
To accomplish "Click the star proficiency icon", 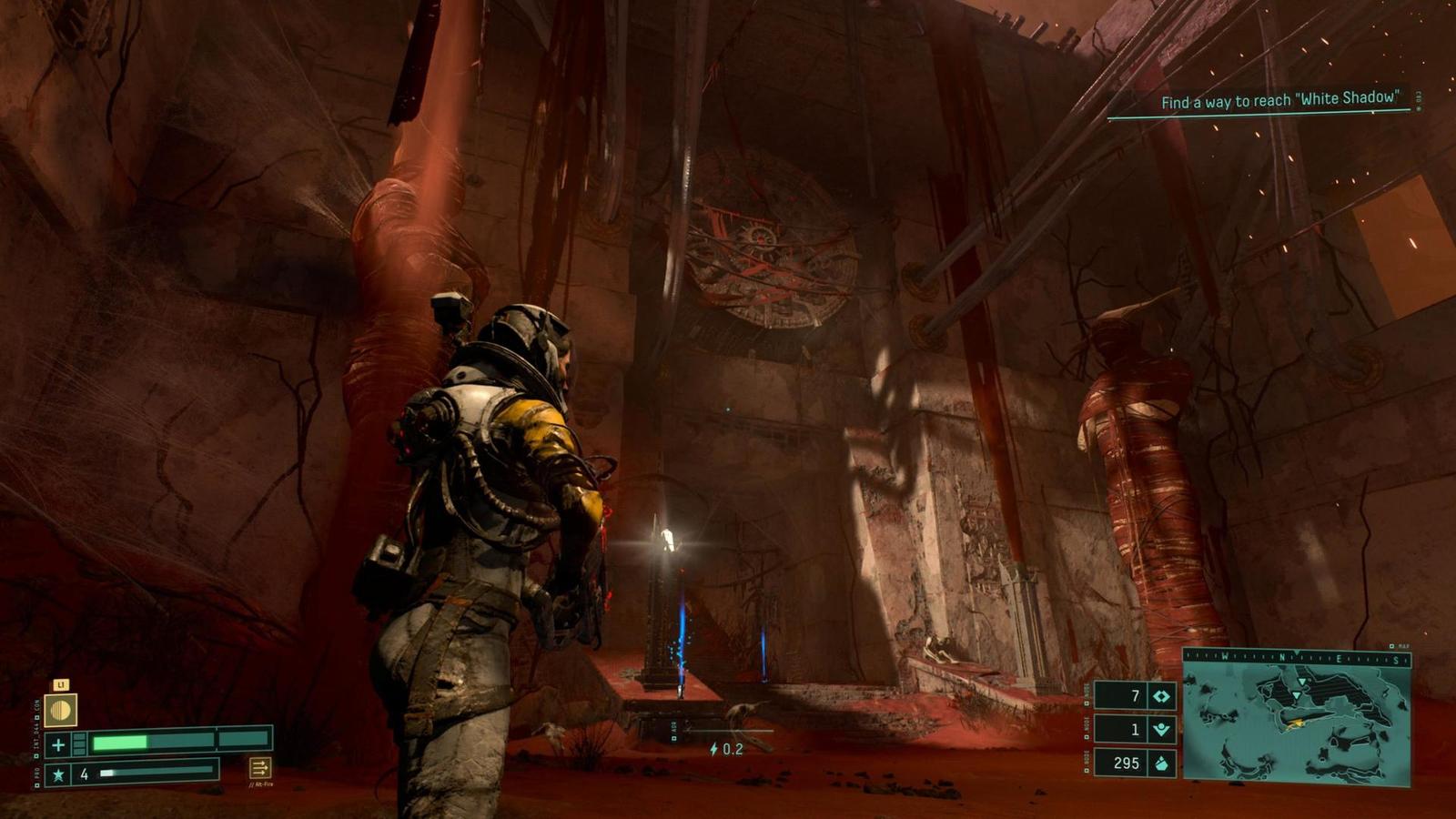I will point(58,774).
